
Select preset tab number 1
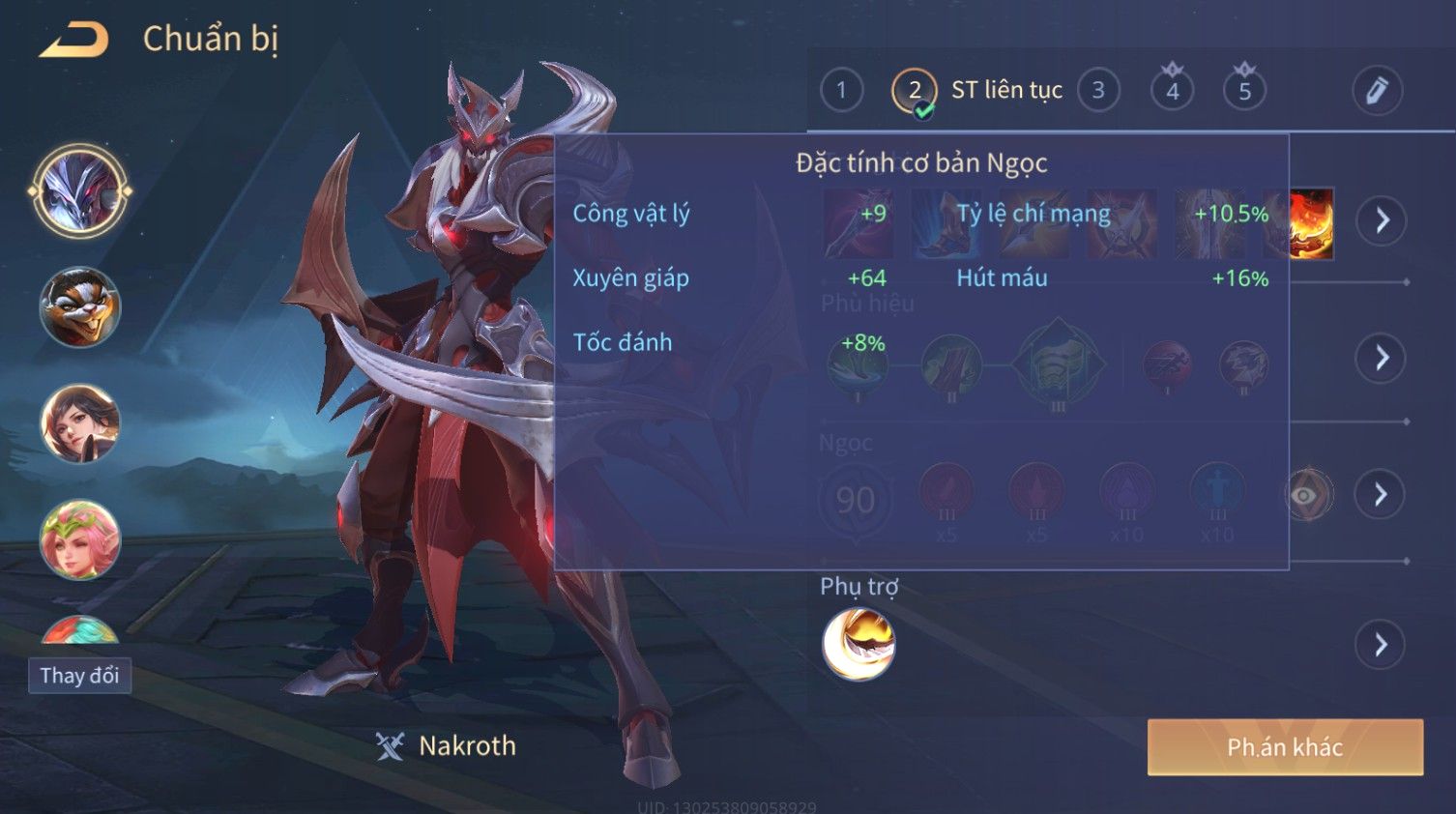(x=841, y=91)
